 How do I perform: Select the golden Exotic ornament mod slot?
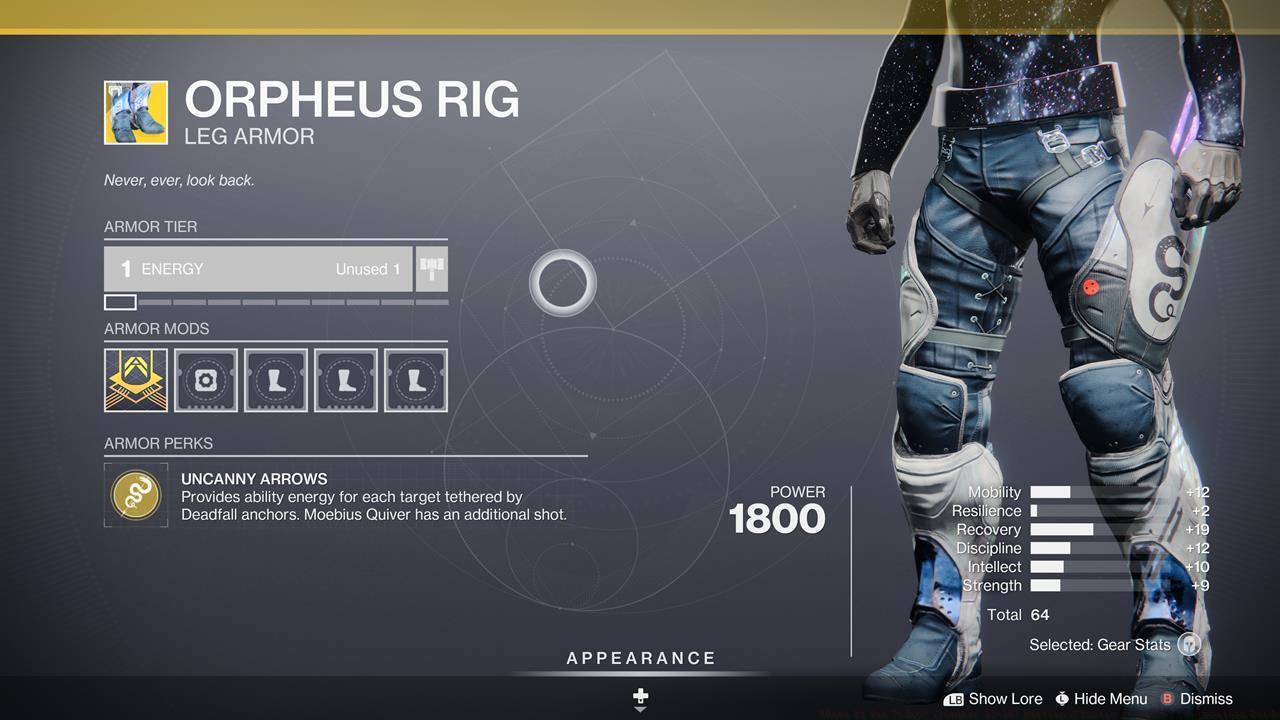tap(135, 379)
